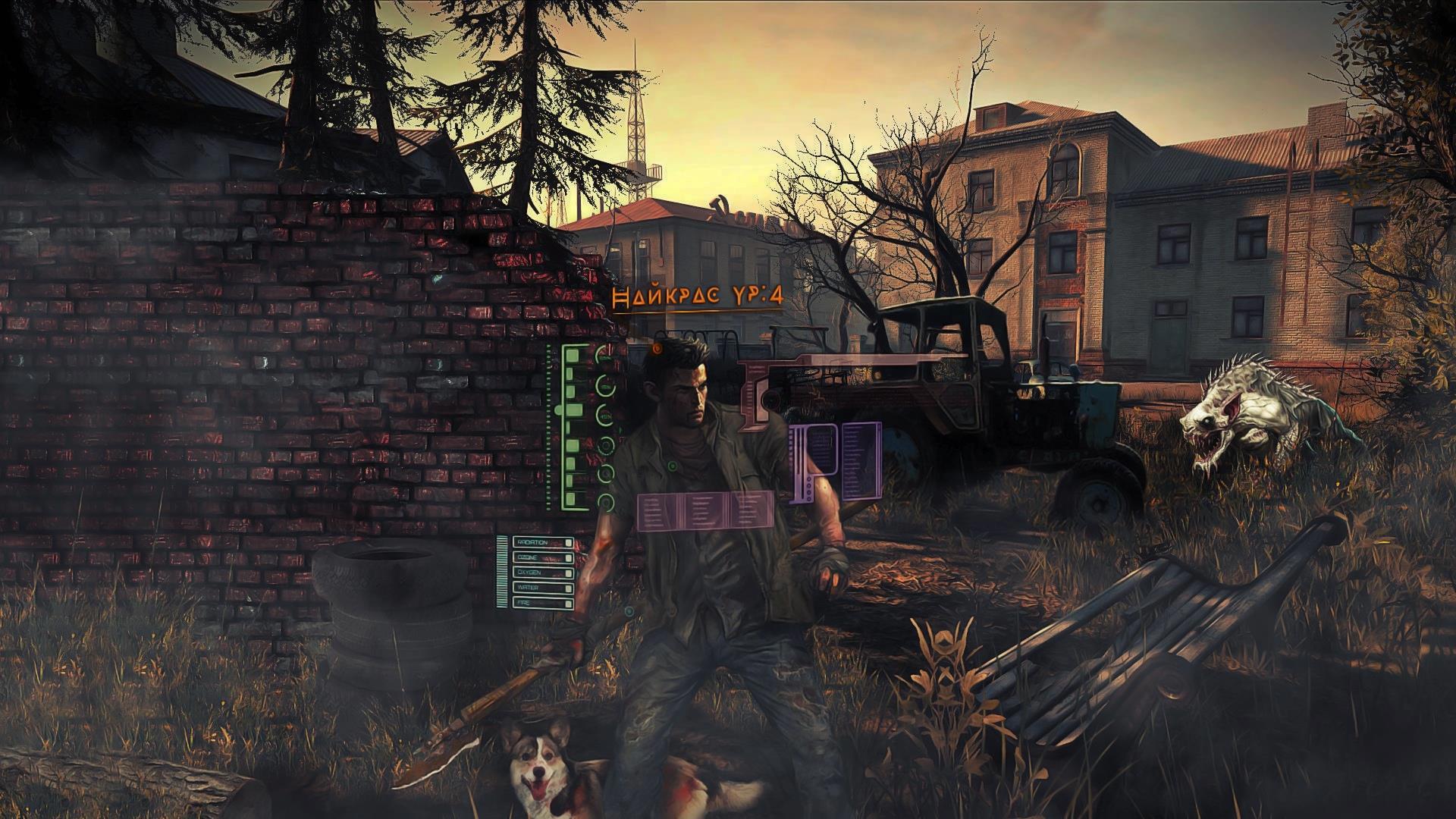The height and width of the screenshot is (819, 1456).
Task: Select the RADIATION row in status list
Action: point(543,543)
